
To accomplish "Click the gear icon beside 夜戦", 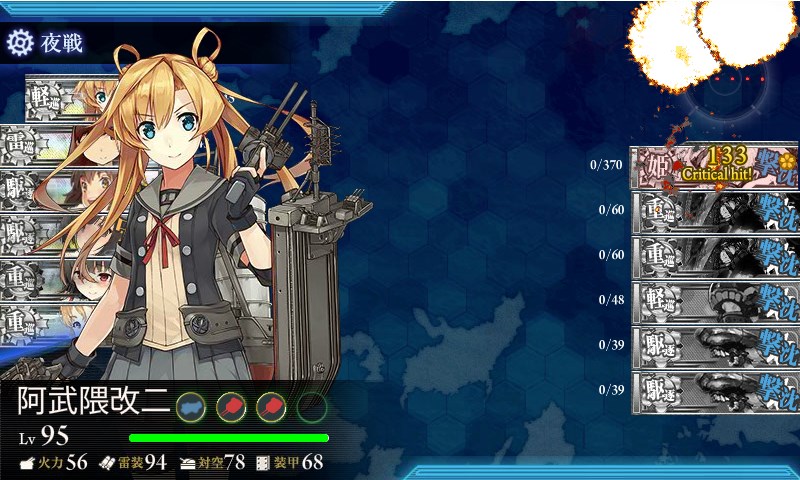I will [20, 42].
